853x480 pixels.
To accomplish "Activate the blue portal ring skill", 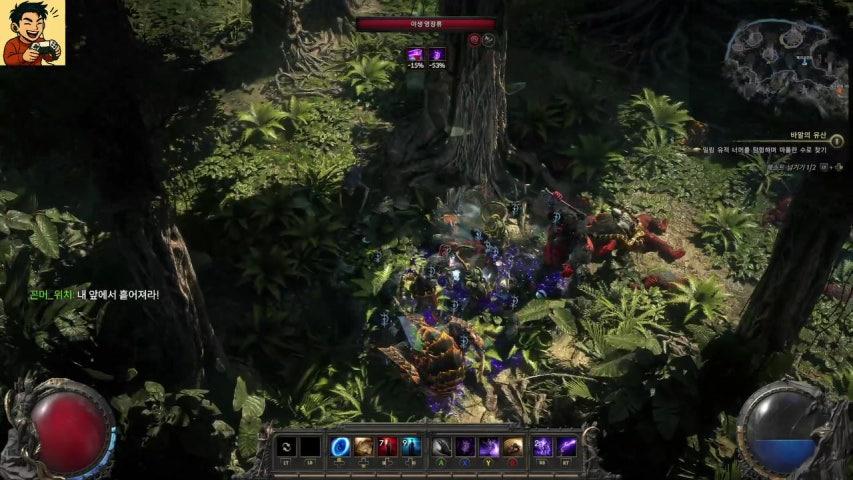I will [341, 446].
